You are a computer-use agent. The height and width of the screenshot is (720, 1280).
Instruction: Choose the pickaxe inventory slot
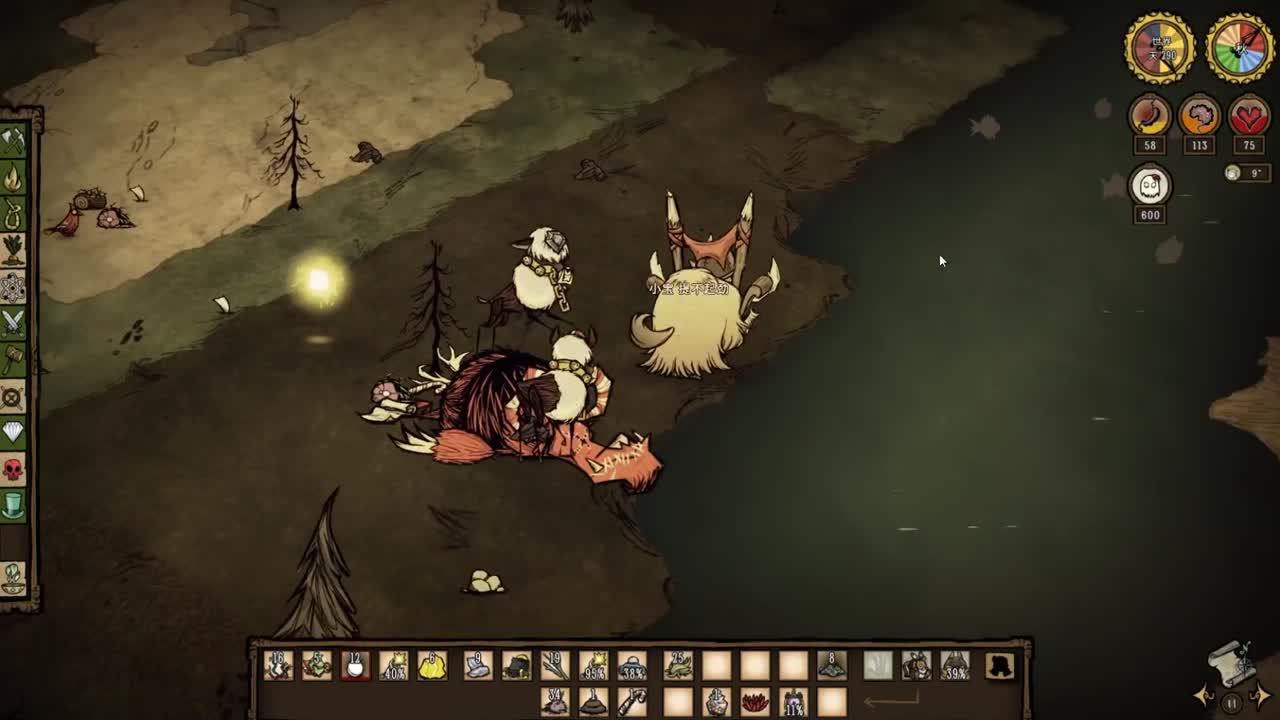point(631,702)
